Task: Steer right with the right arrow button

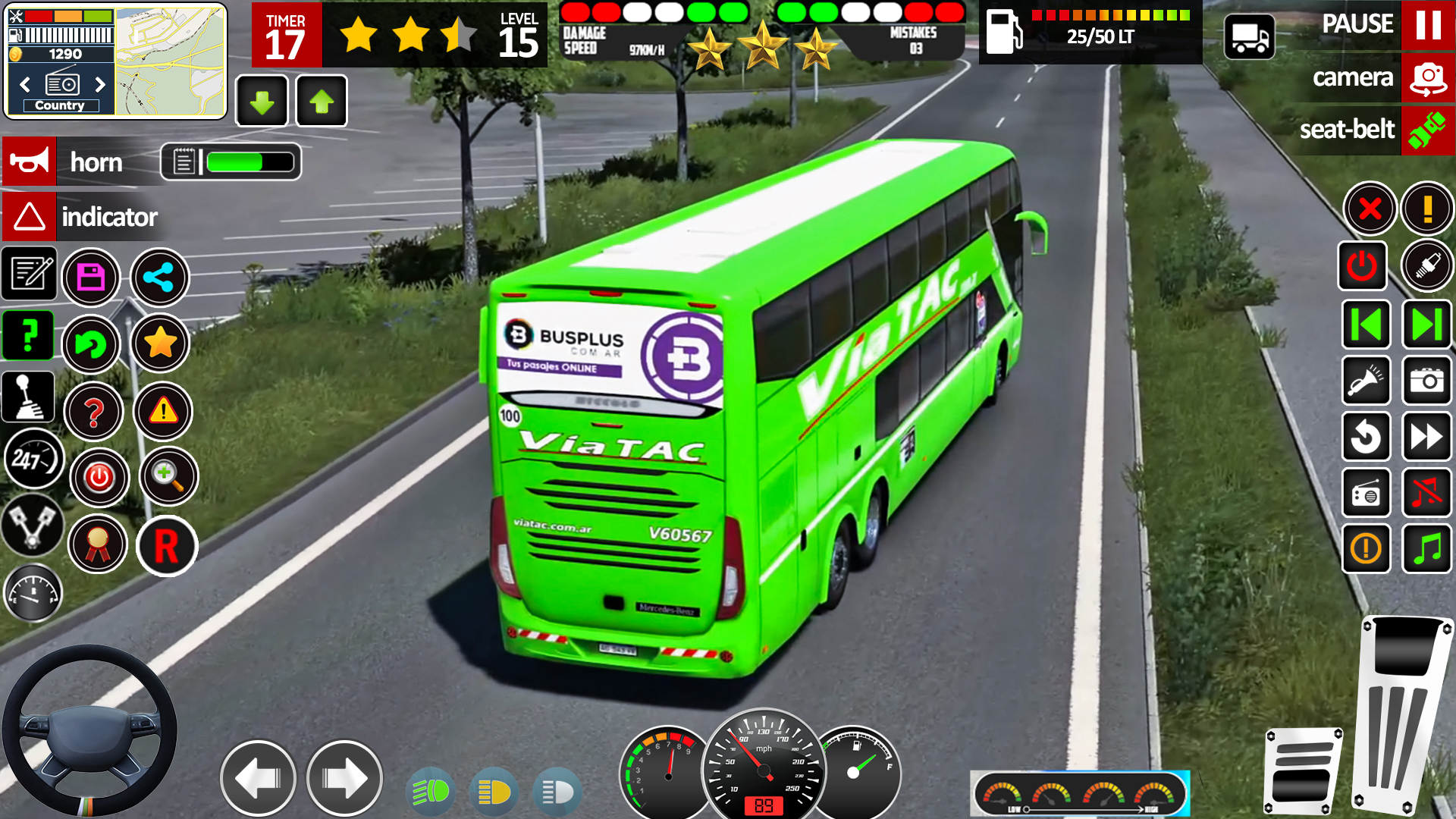Action: tap(344, 779)
